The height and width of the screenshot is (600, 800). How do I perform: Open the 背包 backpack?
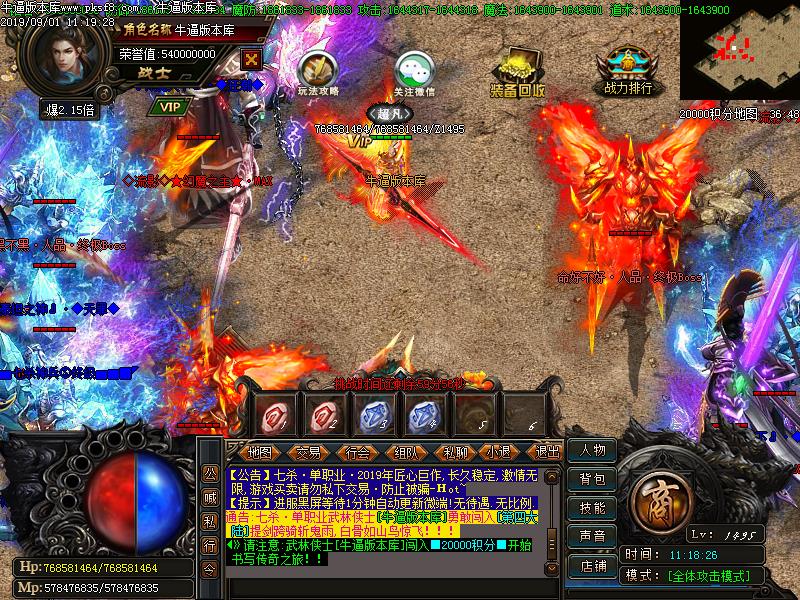[592, 480]
